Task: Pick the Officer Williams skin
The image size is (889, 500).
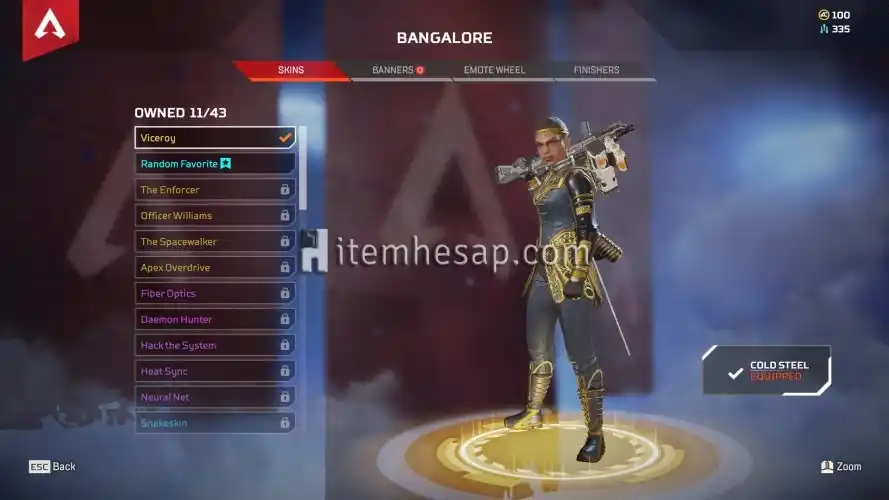Action: pyautogui.click(x=214, y=216)
